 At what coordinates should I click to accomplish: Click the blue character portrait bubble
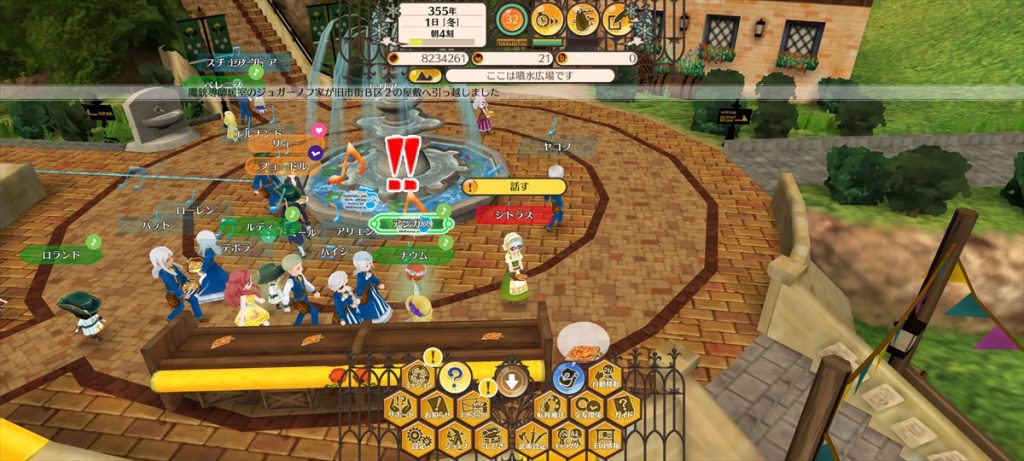569,377
